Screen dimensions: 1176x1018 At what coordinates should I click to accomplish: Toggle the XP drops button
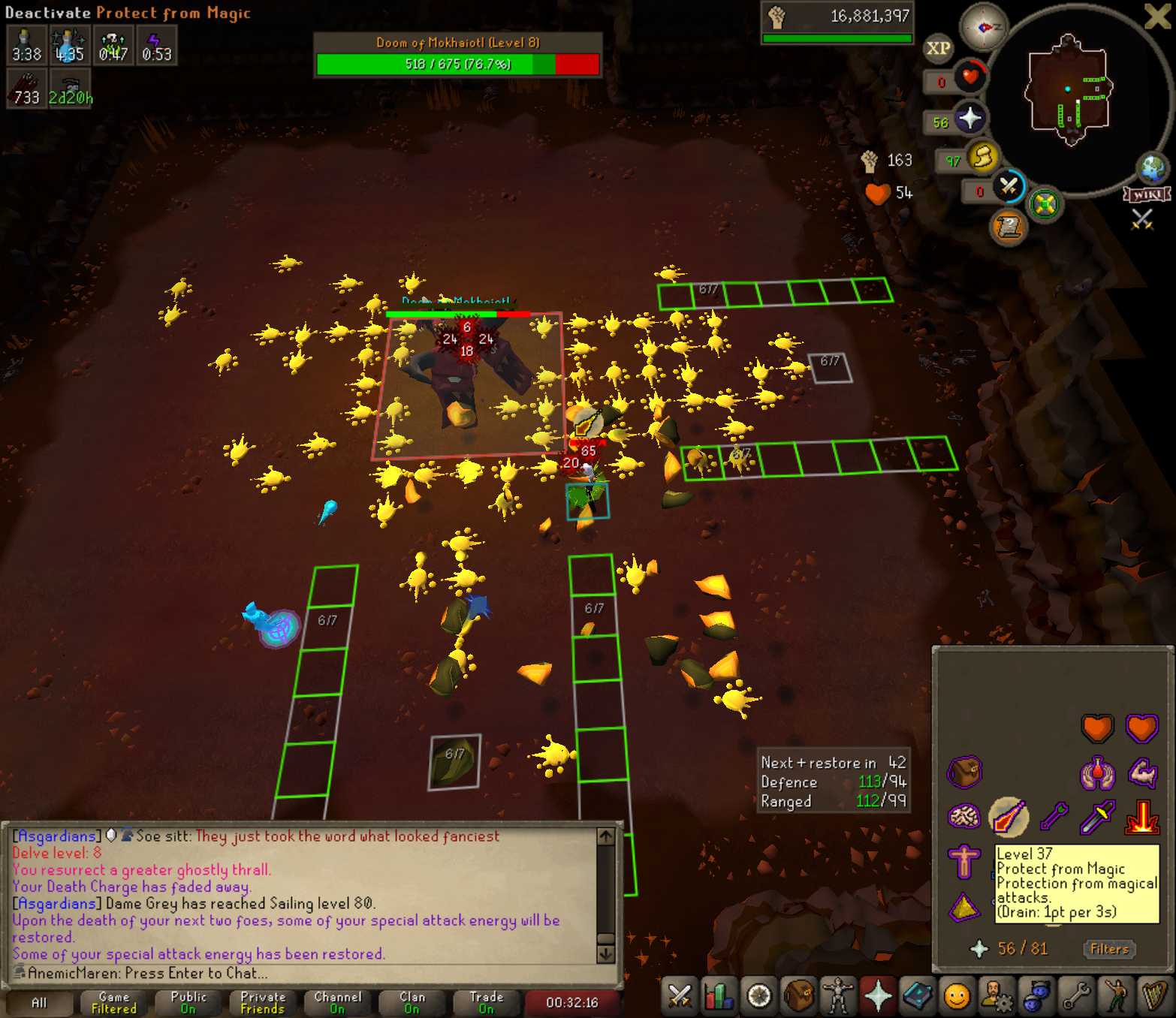938,49
